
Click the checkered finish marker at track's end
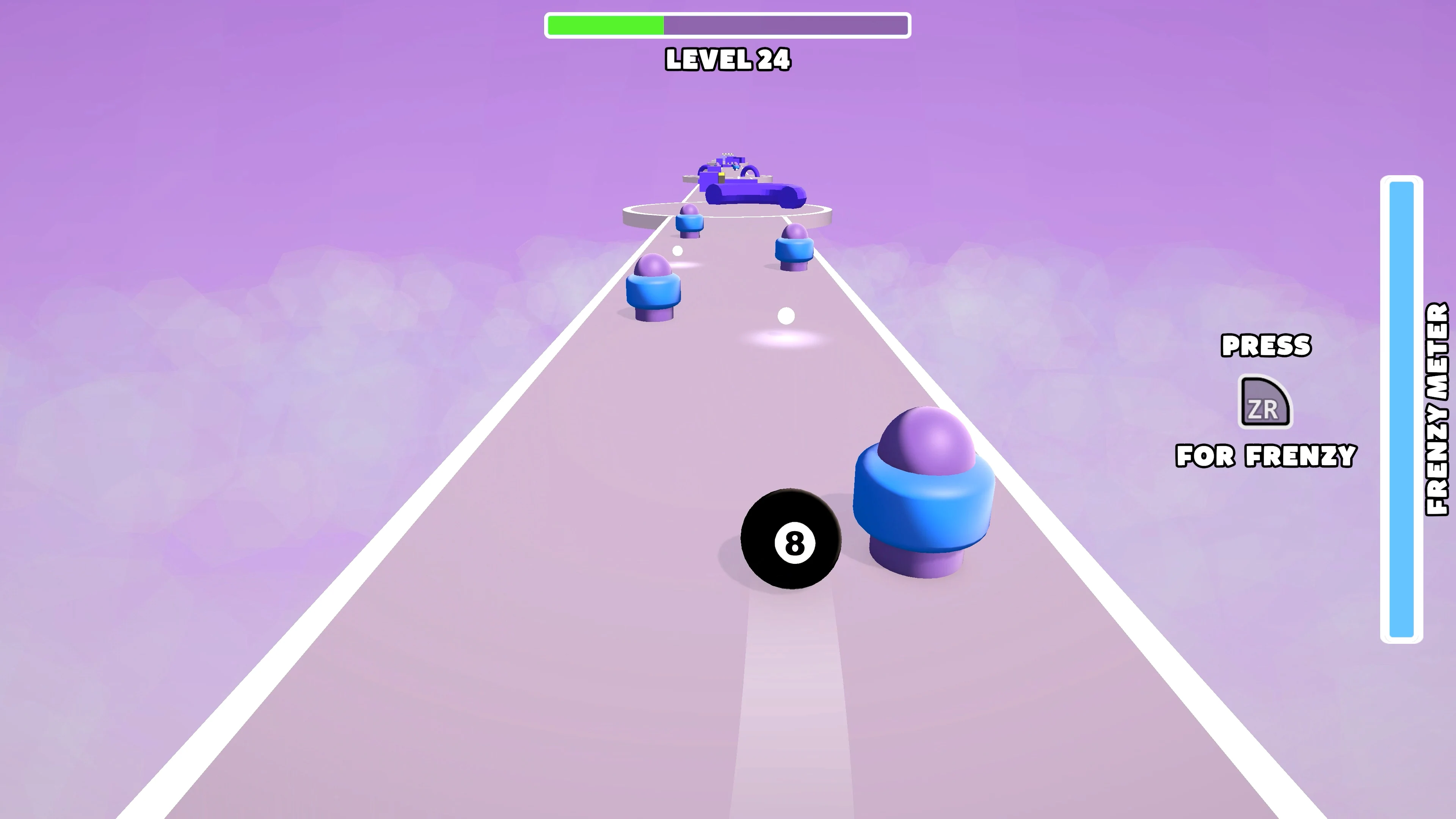[x=728, y=154]
